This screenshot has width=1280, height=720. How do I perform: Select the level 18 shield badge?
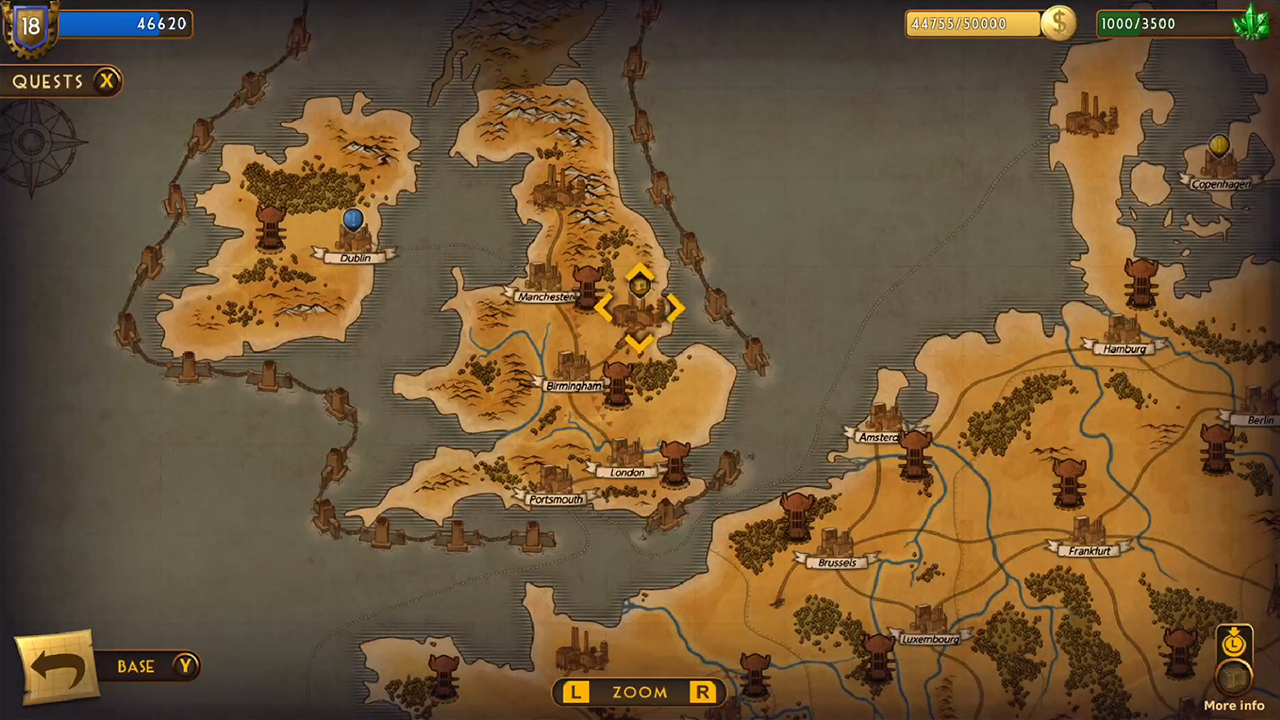(29, 26)
